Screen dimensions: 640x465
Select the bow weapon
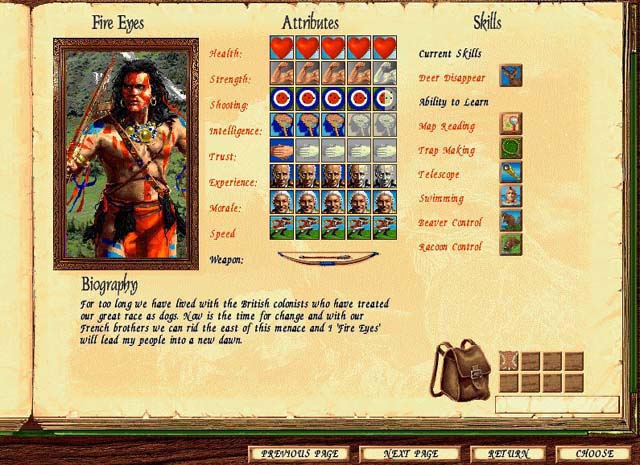[x=318, y=259]
